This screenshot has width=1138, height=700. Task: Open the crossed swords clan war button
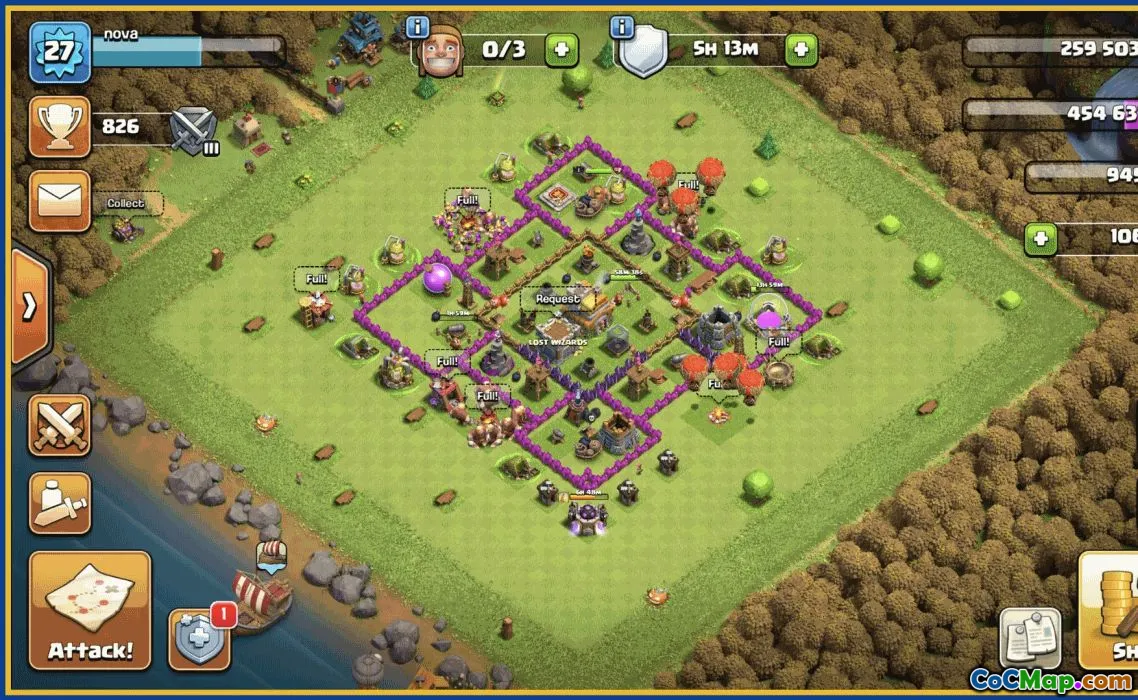pos(59,425)
